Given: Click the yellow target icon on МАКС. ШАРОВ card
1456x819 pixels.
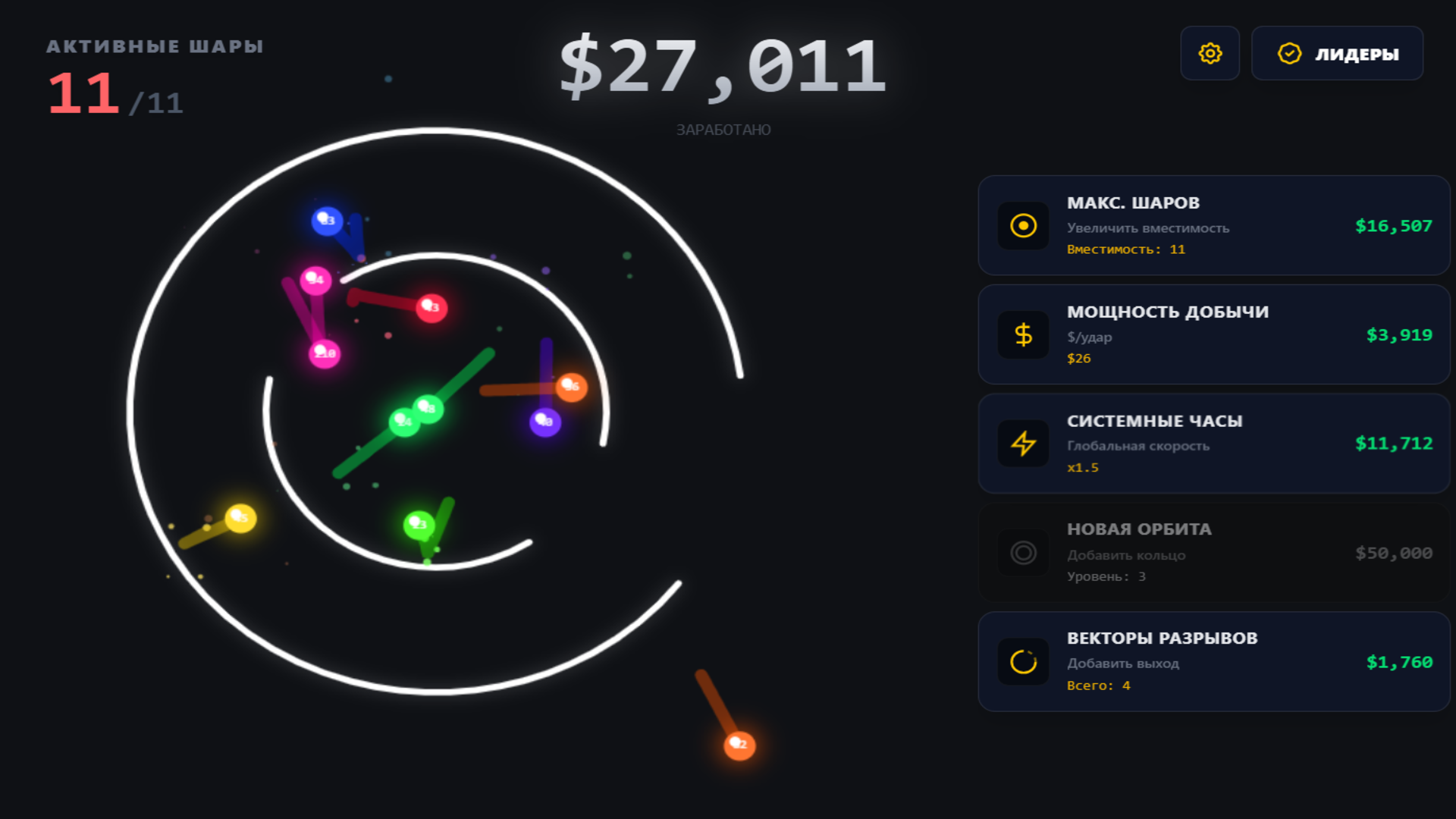Looking at the screenshot, I should click(1023, 225).
